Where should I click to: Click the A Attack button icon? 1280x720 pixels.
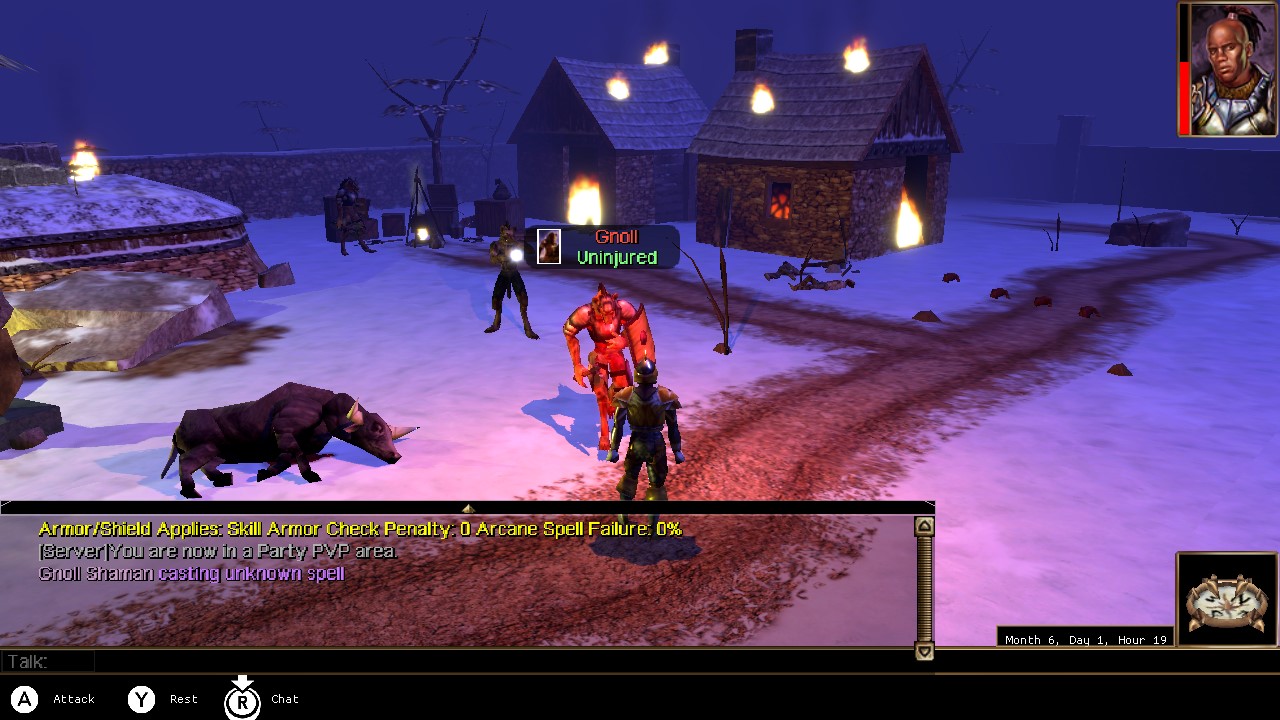(x=22, y=699)
